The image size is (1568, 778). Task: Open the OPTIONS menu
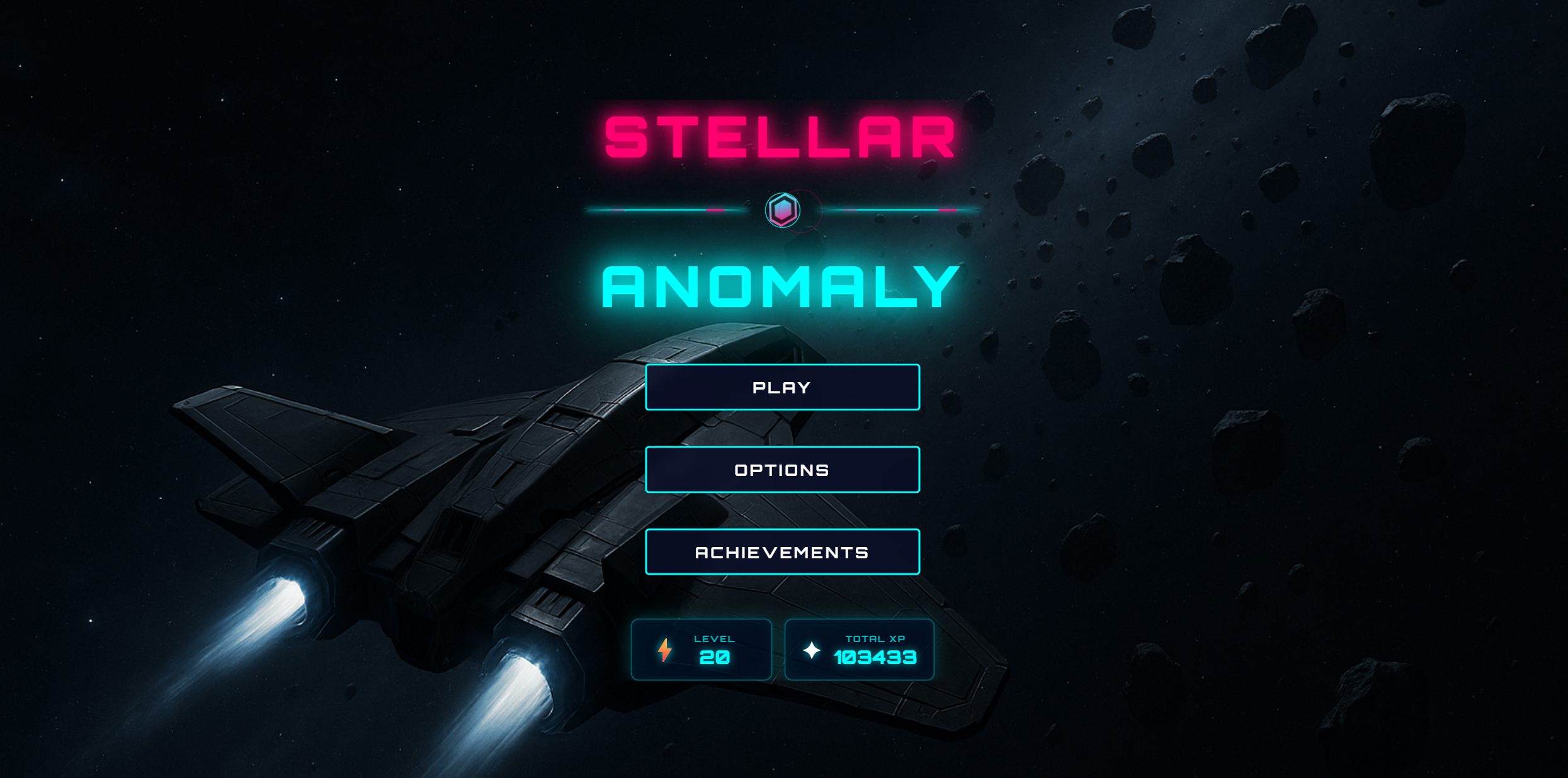[781, 470]
